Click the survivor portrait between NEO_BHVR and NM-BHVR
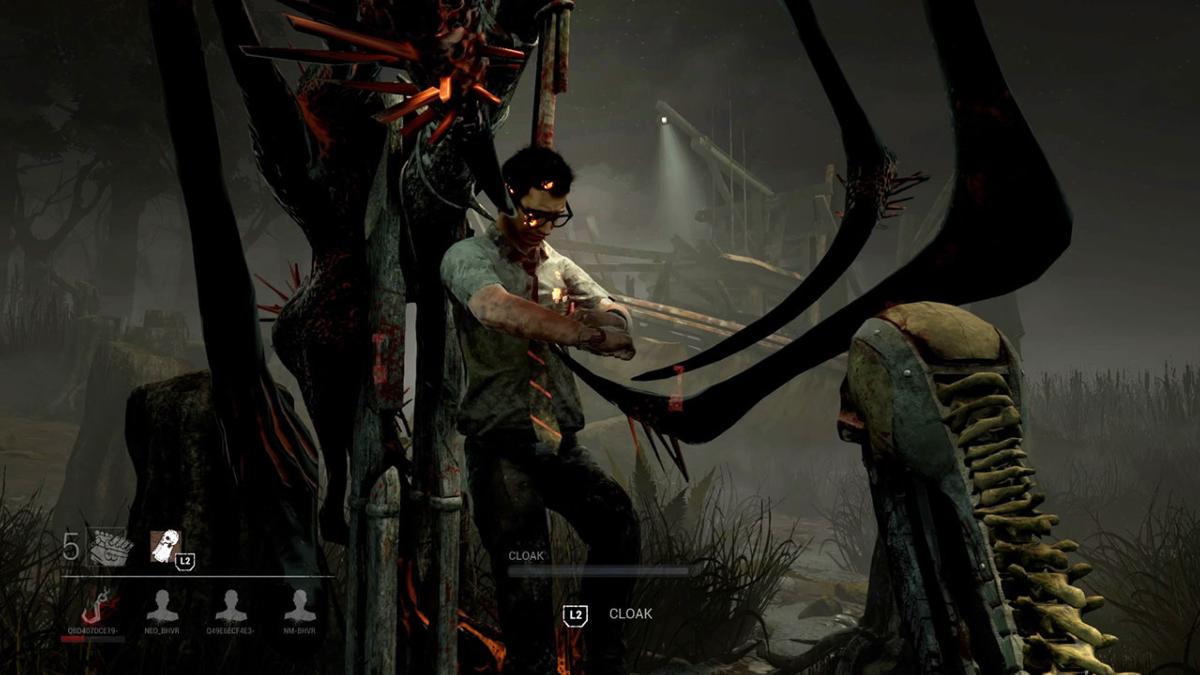This screenshot has width=1200, height=675. pyautogui.click(x=231, y=605)
